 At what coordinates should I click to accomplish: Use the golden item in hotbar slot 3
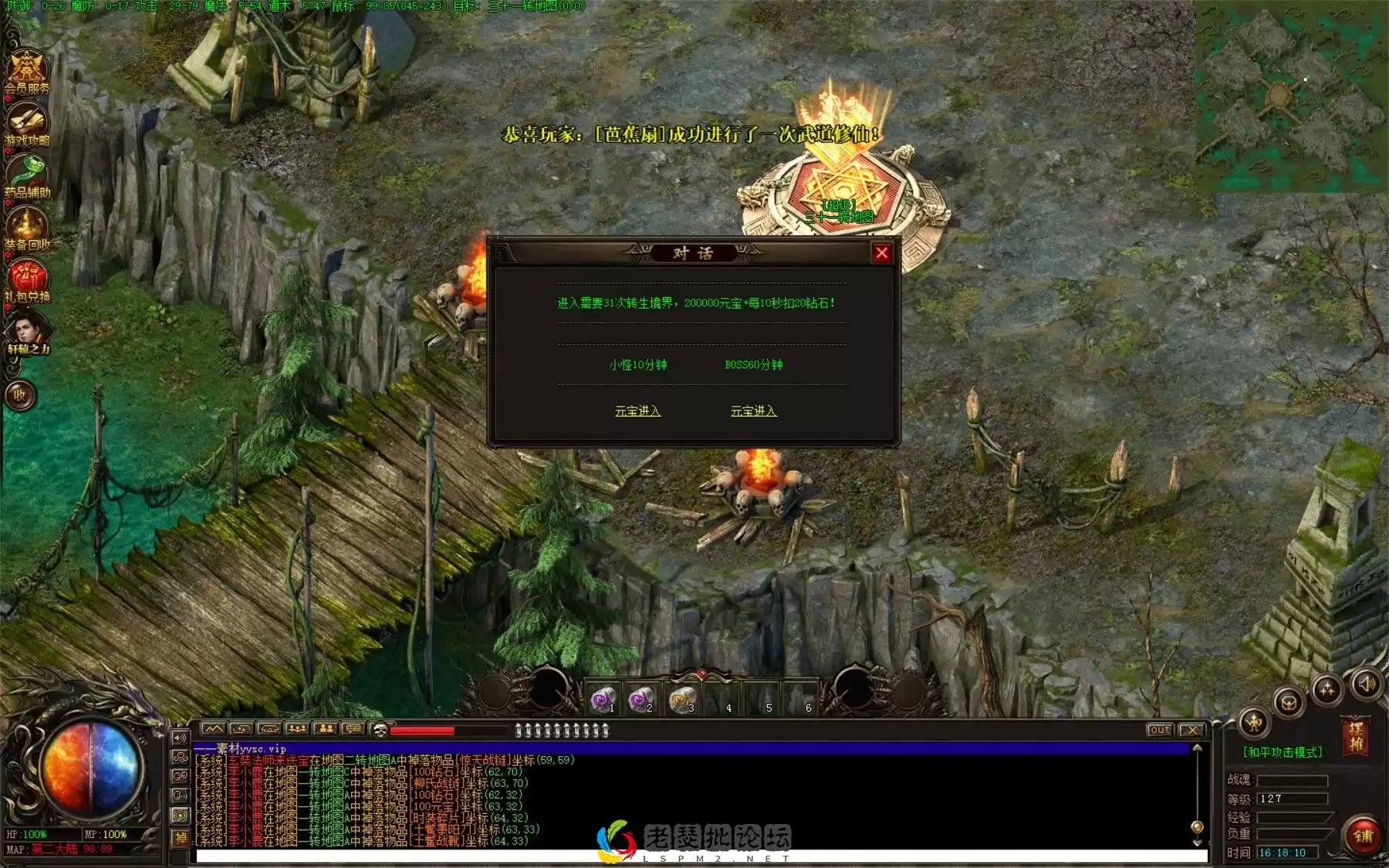[681, 699]
